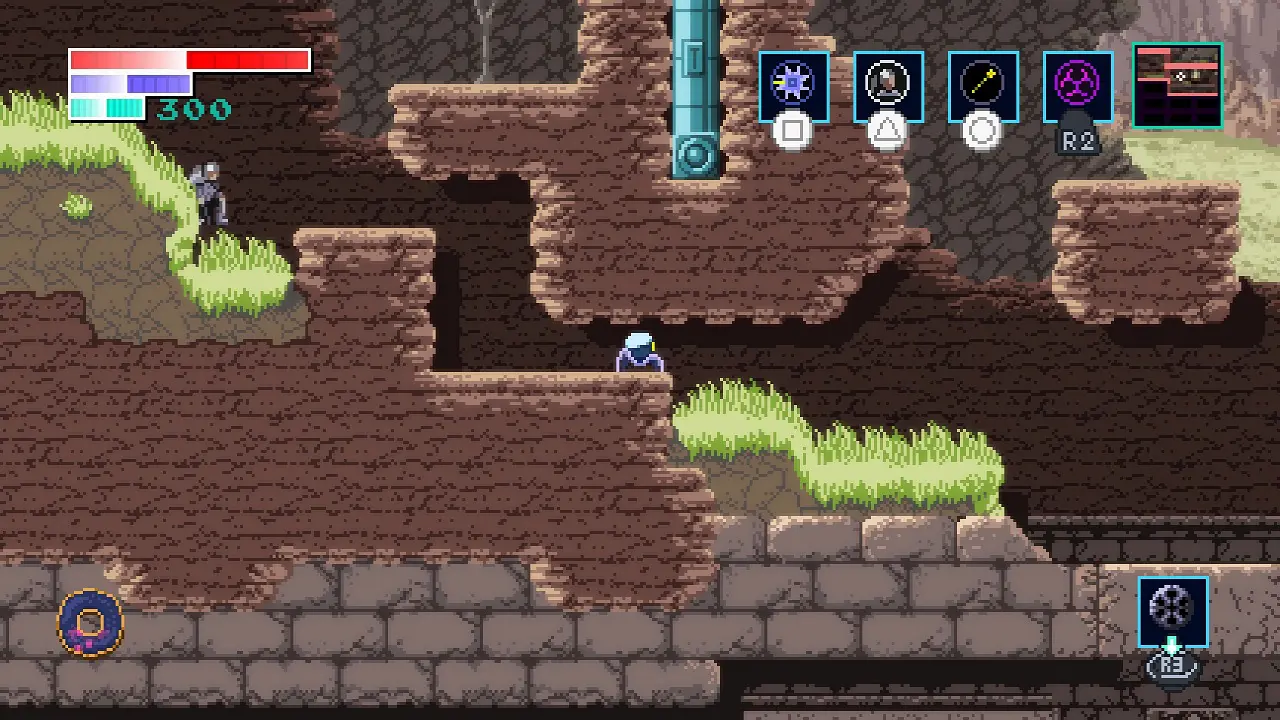1280x720 pixels.
Task: Activate the grey gear wheel ability
Action: [x=1172, y=610]
